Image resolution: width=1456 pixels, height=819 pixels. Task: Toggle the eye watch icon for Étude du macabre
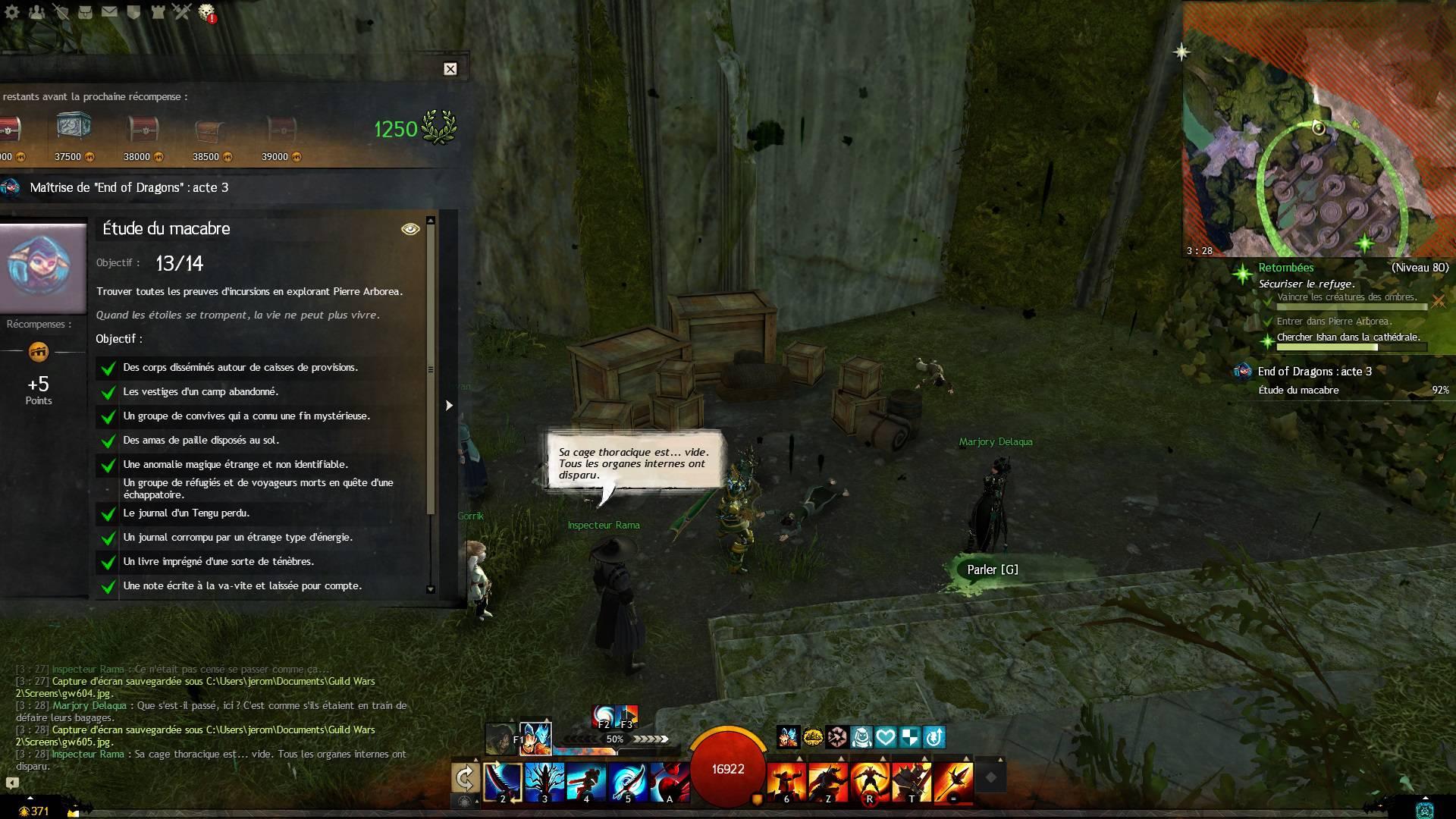tap(409, 229)
